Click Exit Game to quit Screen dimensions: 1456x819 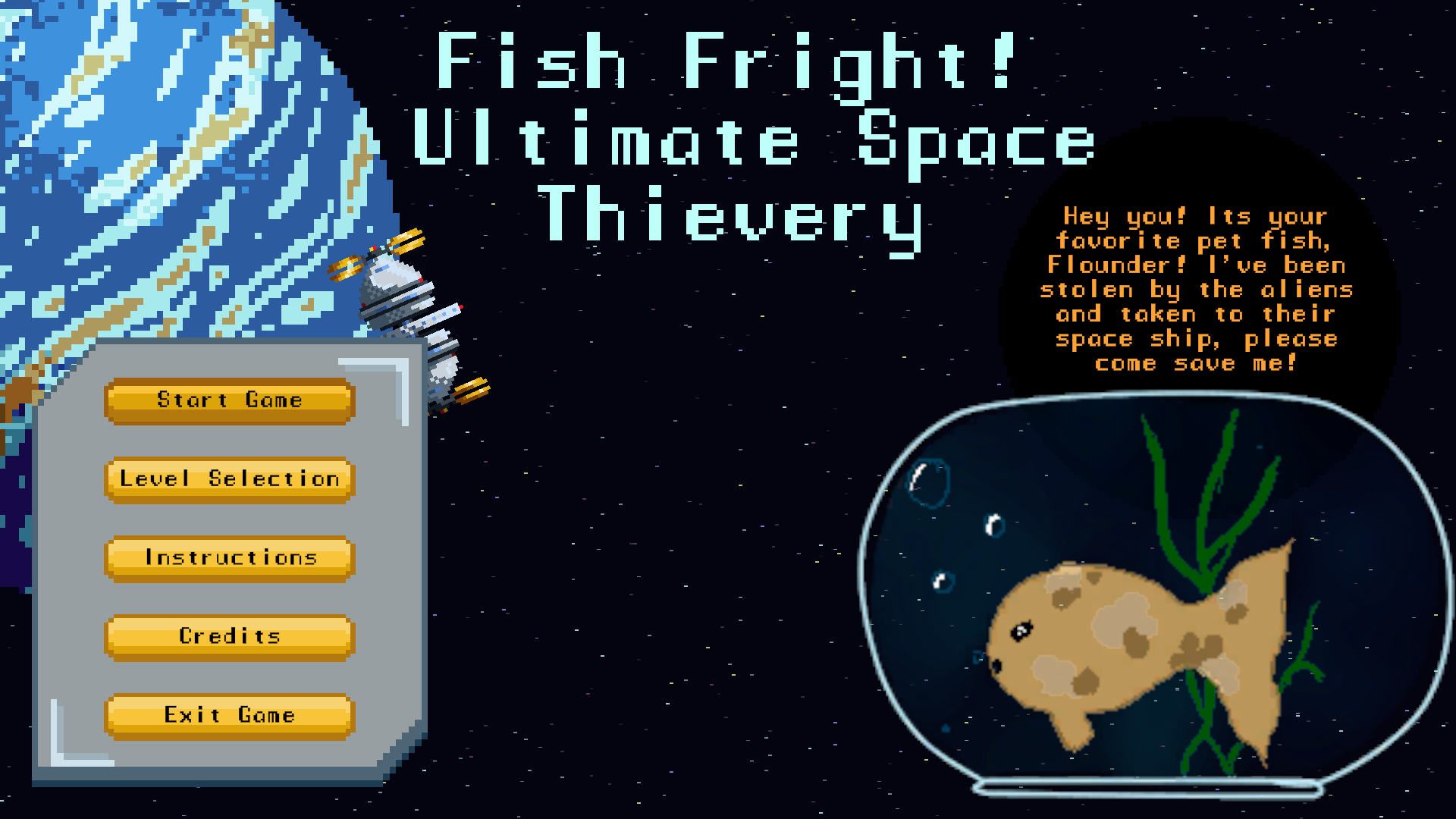pyautogui.click(x=229, y=715)
